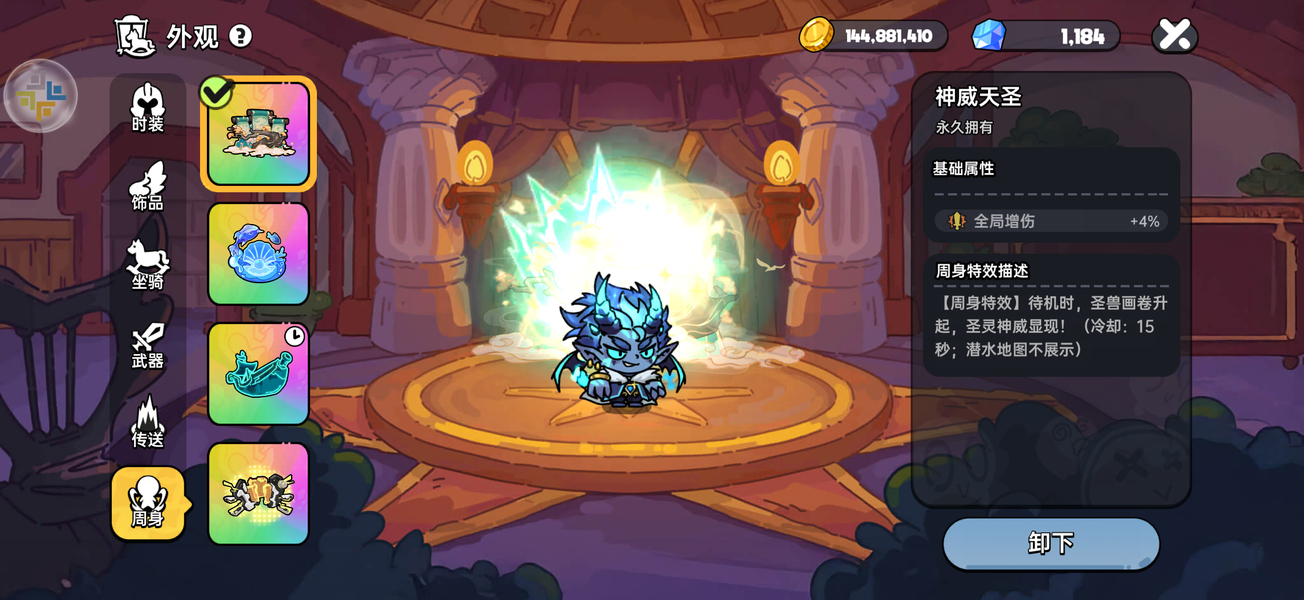The height and width of the screenshot is (600, 1304).
Task: Switch to the 时装 costume tab
Action: (148, 107)
